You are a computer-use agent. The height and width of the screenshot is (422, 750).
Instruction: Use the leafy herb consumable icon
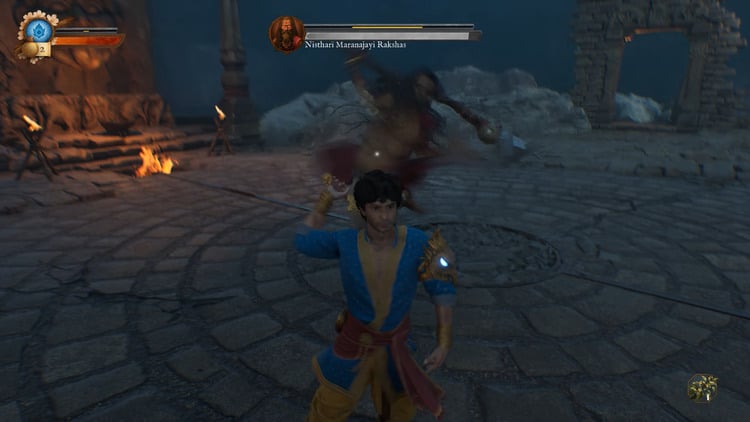(702, 388)
